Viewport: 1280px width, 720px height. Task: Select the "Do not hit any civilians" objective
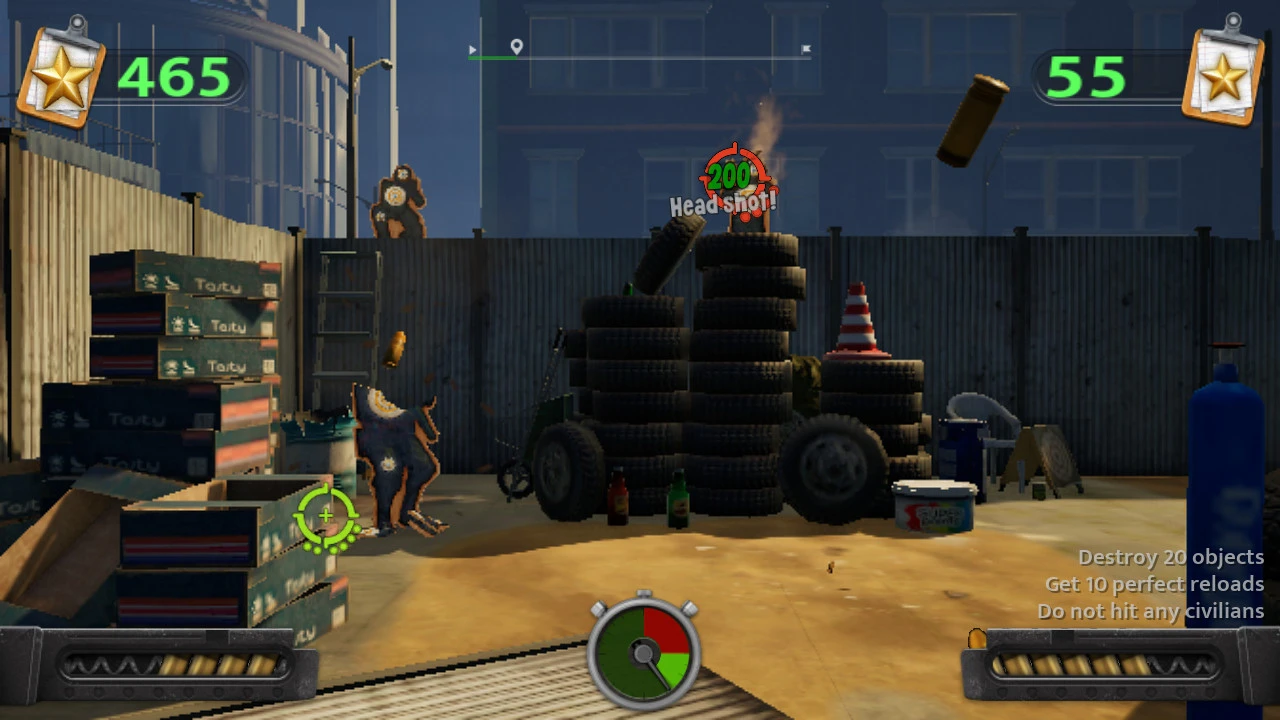[x=1150, y=611]
